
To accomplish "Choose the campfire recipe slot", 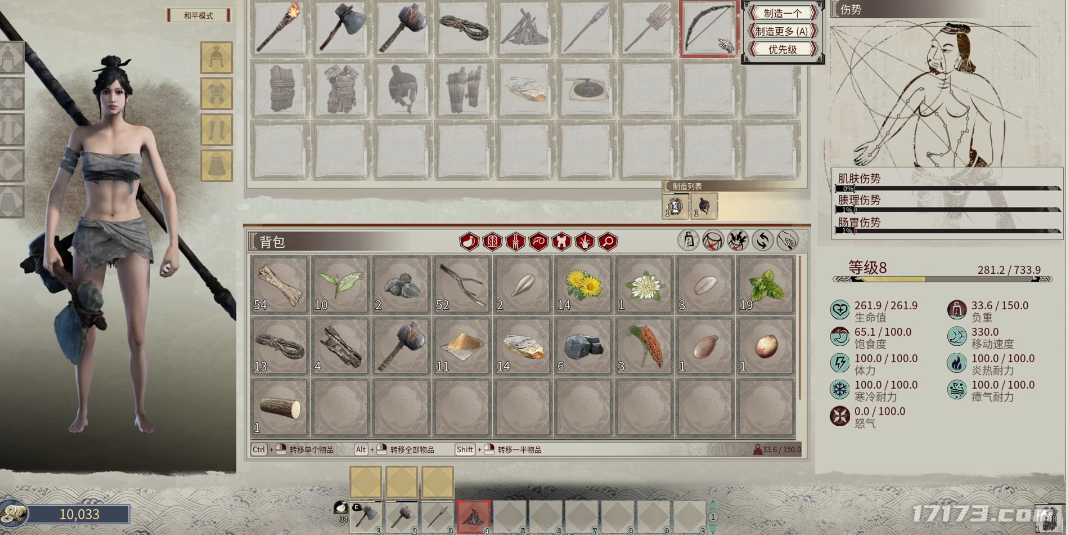I will [523, 27].
